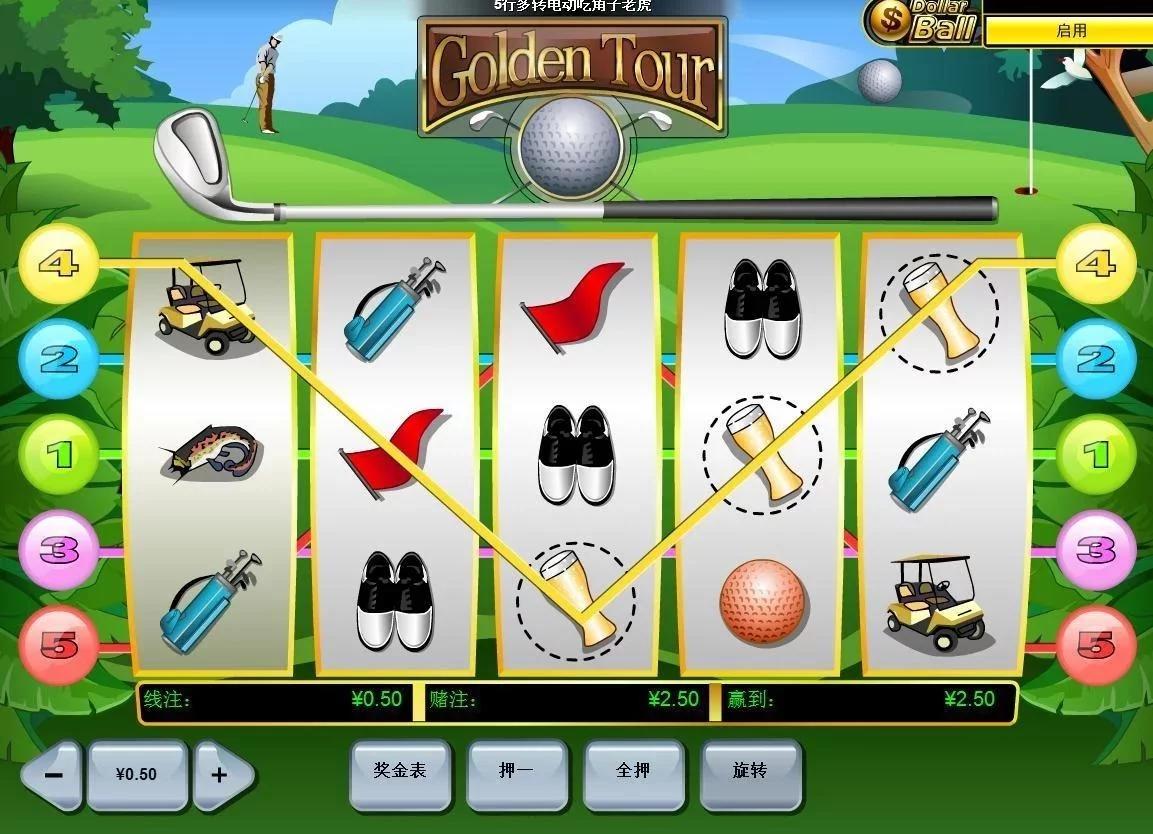The image size is (1153, 834).
Task: Spin the reels with 旋转 button
Action: click(750, 773)
